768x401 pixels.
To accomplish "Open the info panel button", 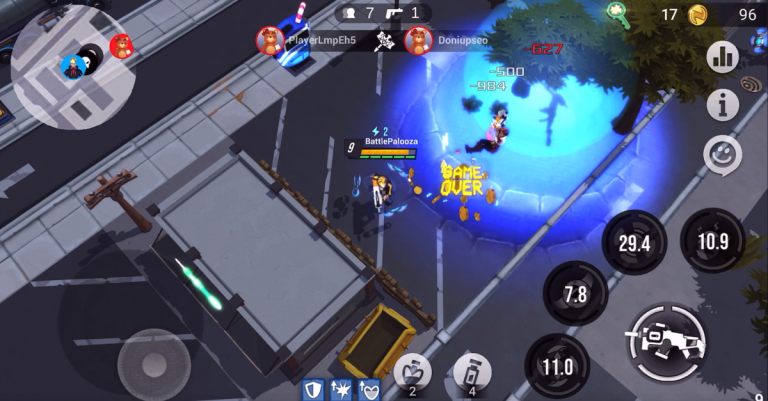I will [722, 104].
